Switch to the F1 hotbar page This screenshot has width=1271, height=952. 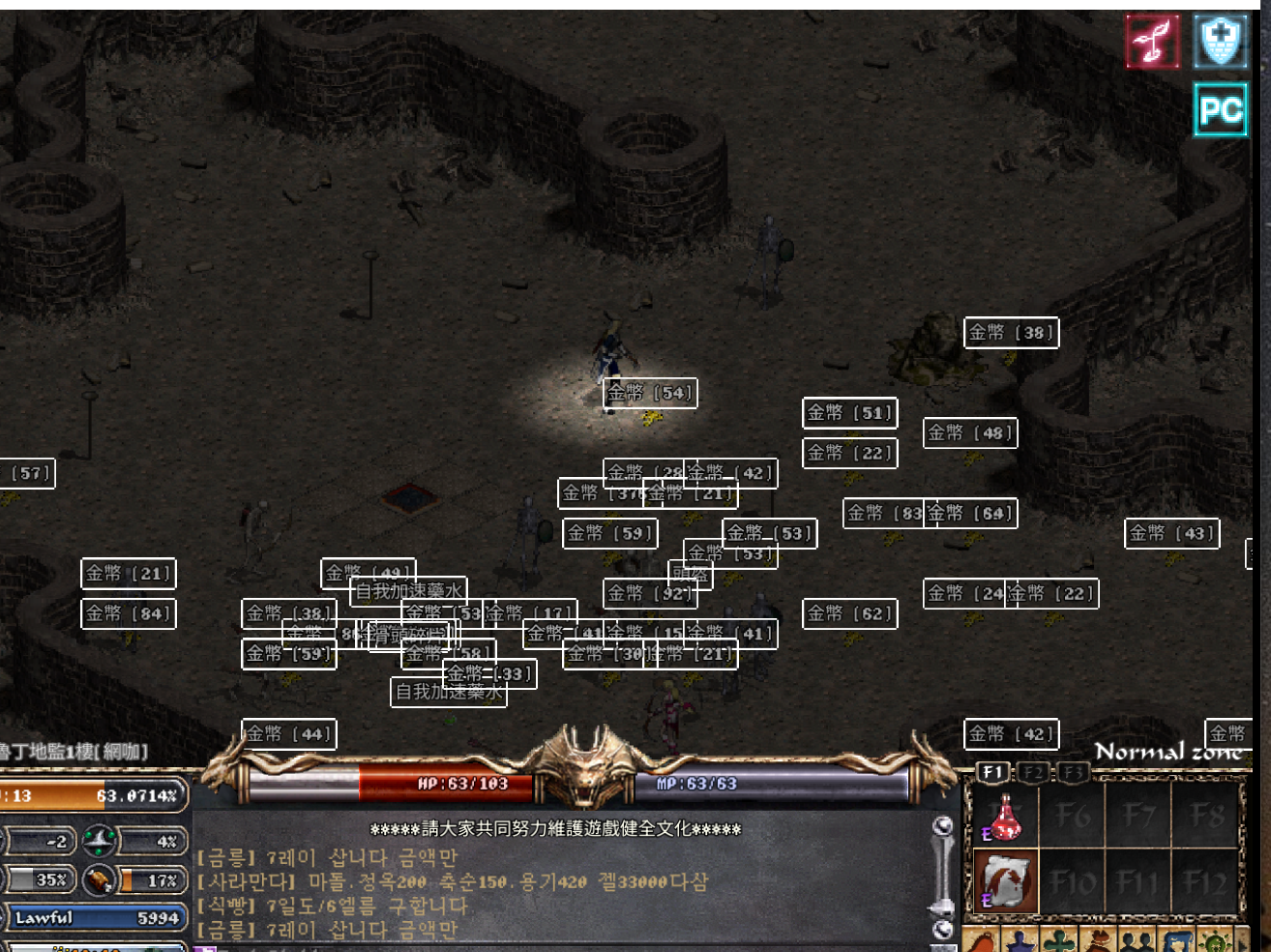(x=992, y=772)
